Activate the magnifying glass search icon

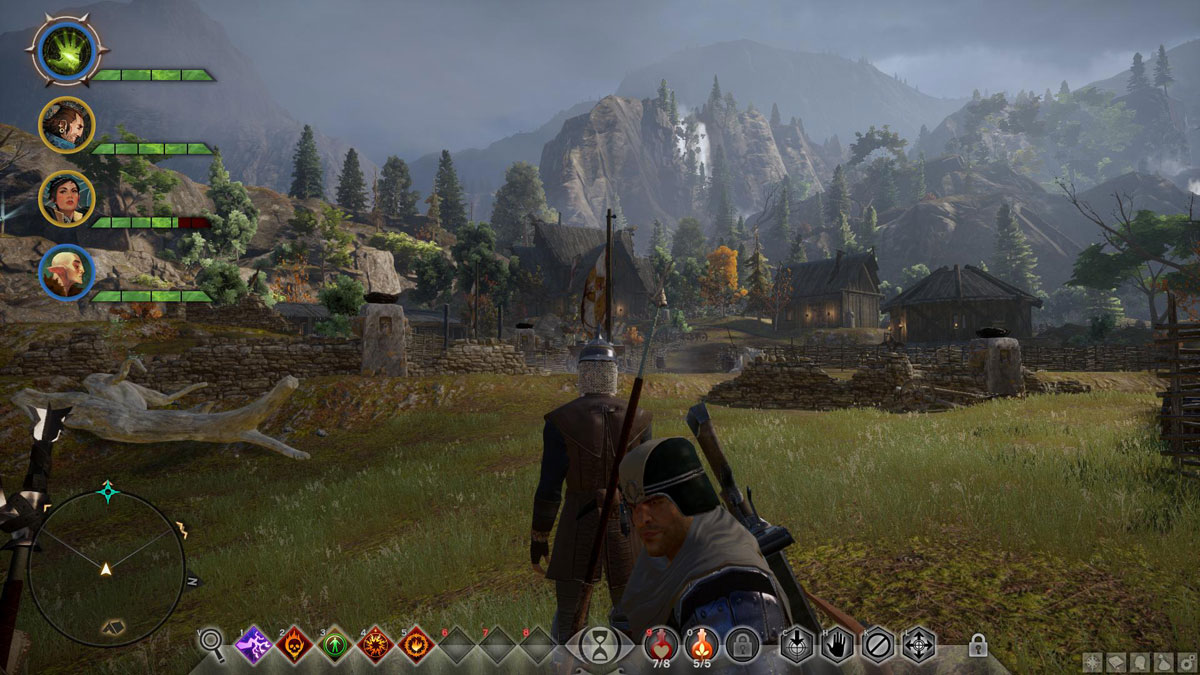point(212,641)
